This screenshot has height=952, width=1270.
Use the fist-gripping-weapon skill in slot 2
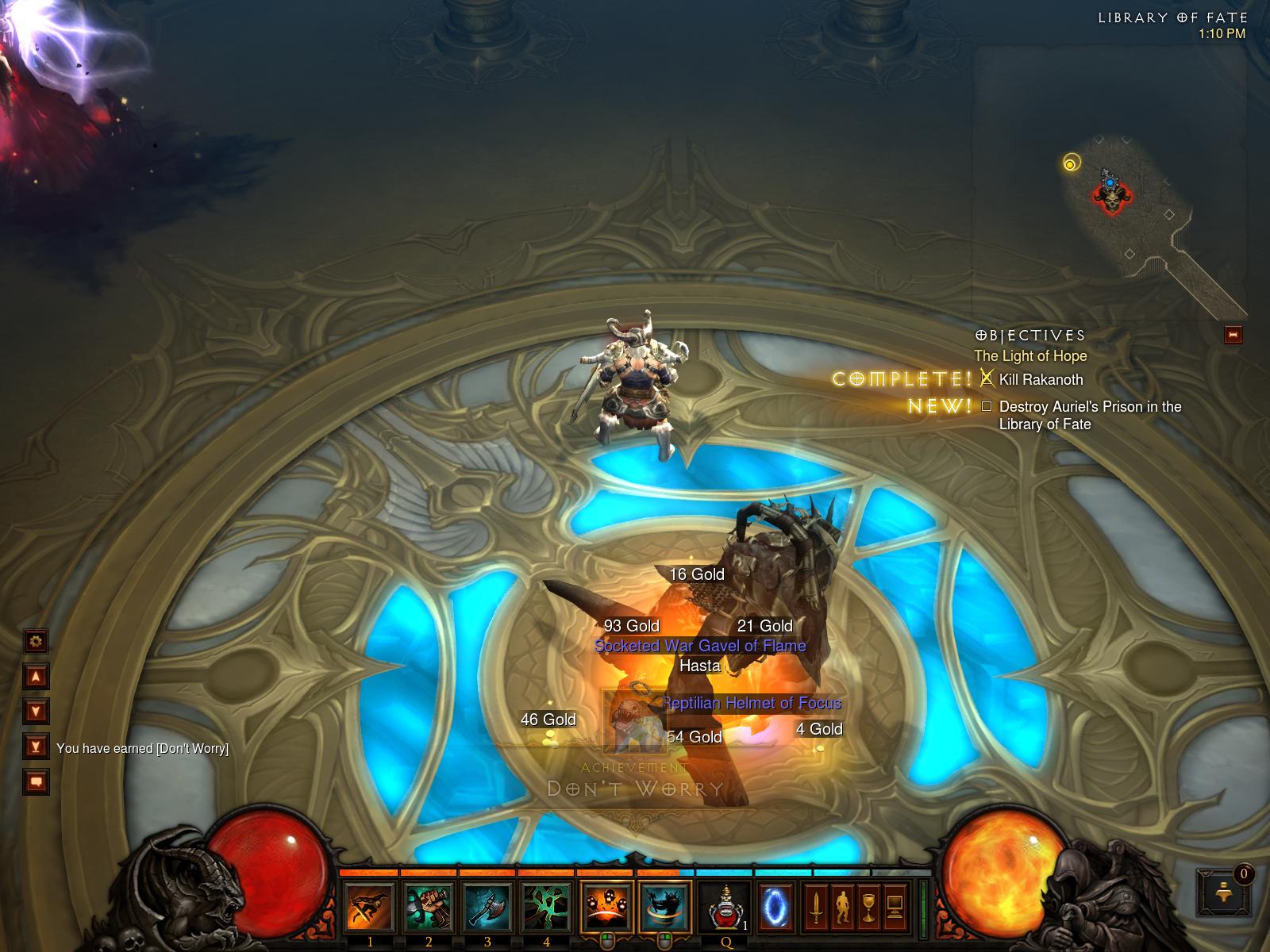point(429,907)
